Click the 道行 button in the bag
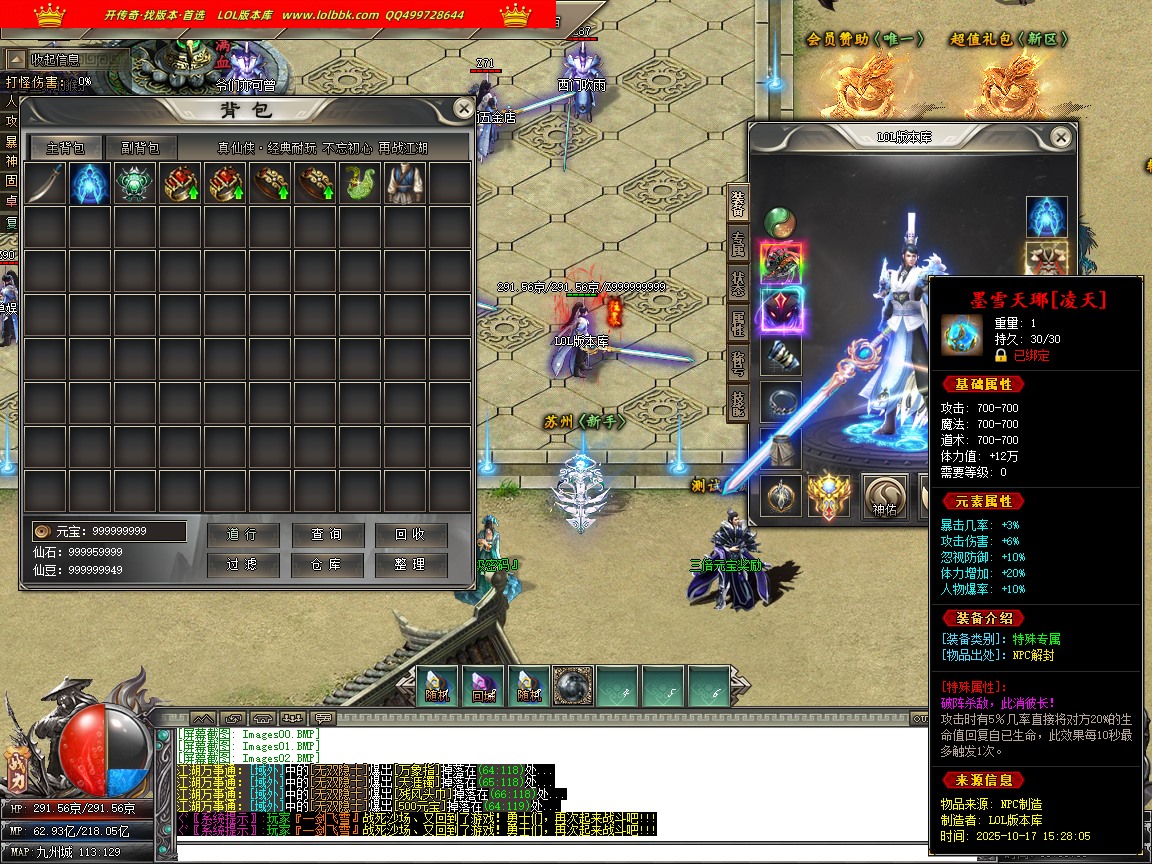Image resolution: width=1152 pixels, height=864 pixels. coord(242,535)
